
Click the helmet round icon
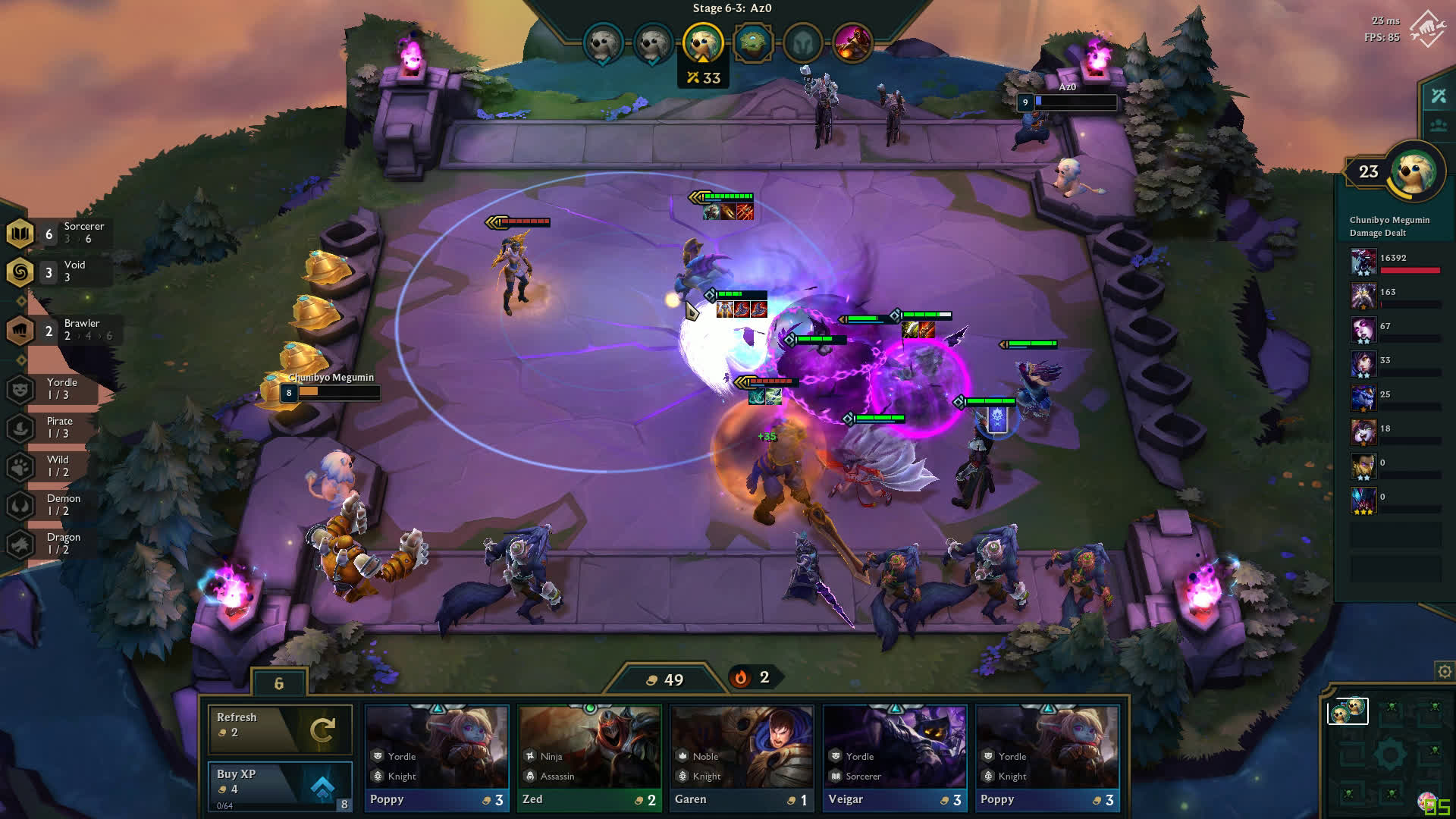802,43
